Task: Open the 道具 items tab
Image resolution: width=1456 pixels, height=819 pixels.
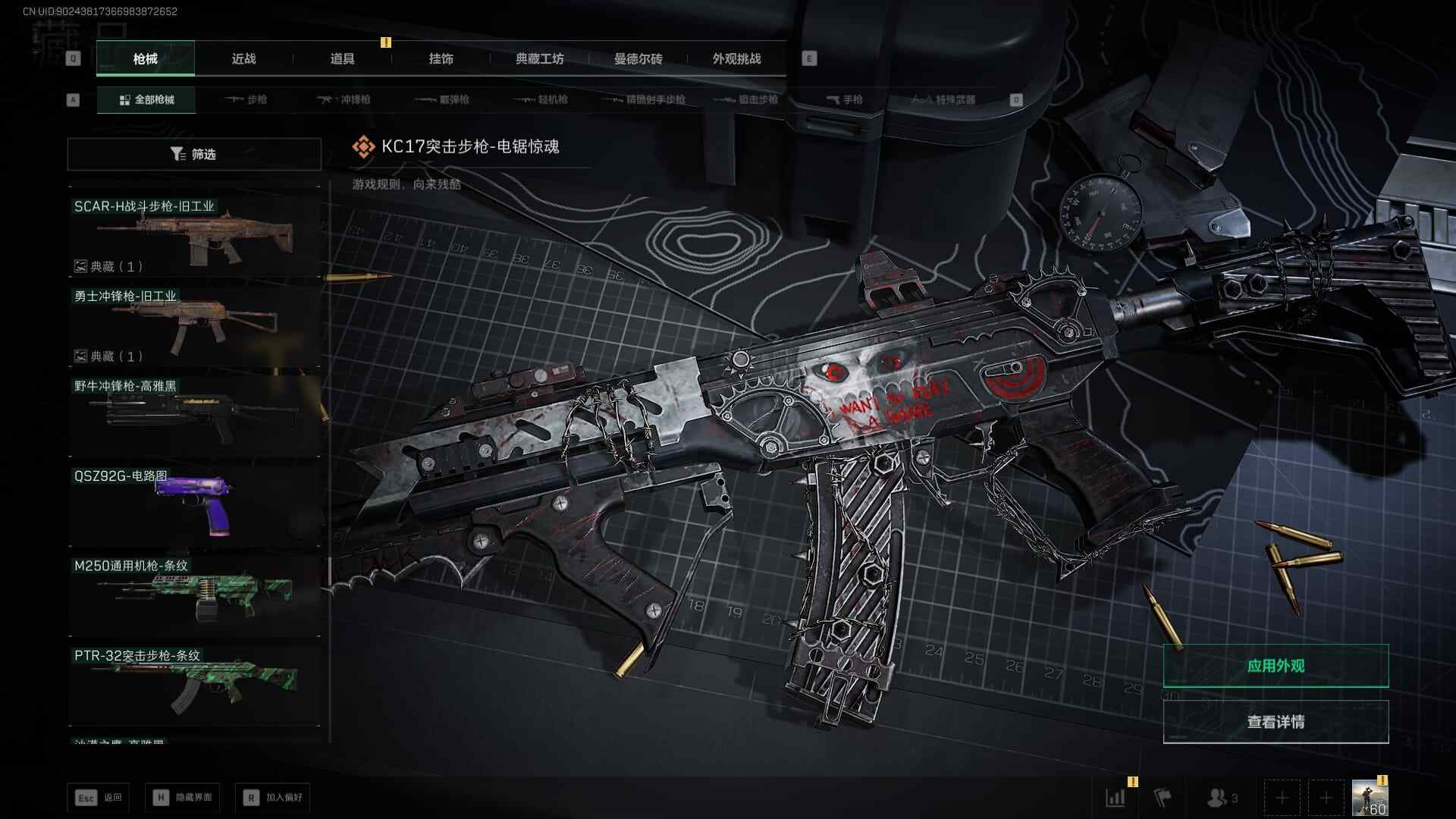Action: [342, 58]
